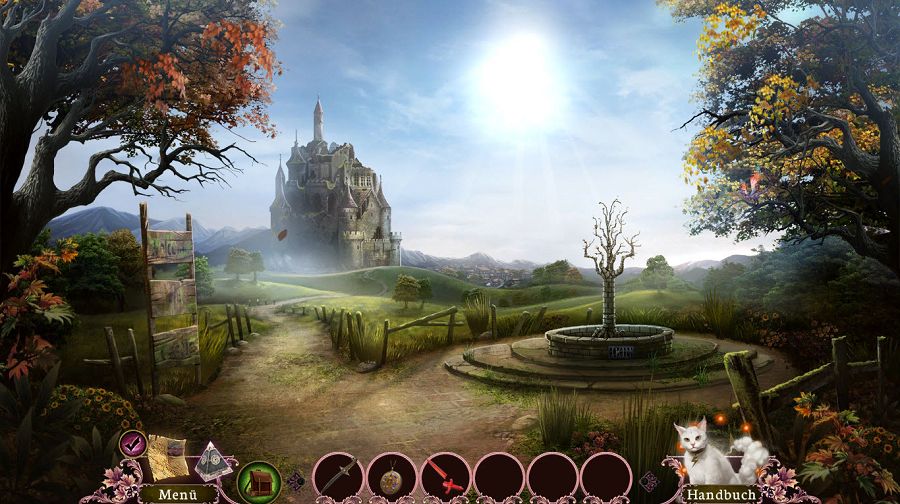Viewport: 900px width, 504px height.
Task: Open the checkmark tasks icon
Action: (132, 441)
